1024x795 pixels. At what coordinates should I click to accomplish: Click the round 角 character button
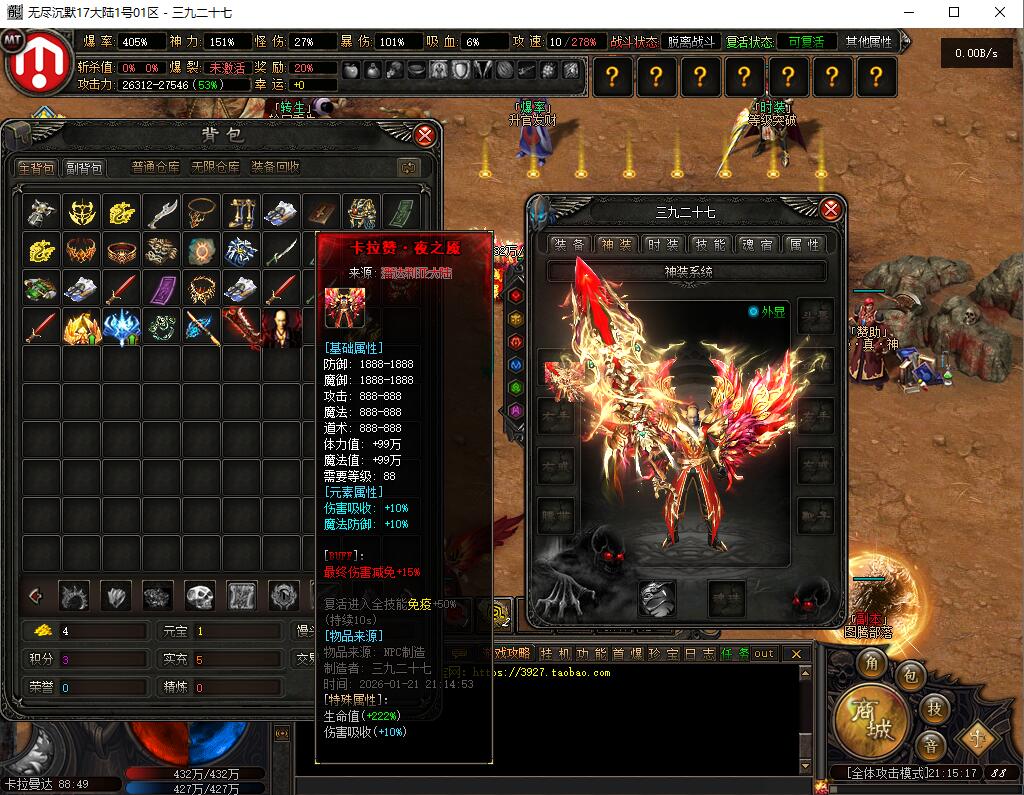(872, 664)
